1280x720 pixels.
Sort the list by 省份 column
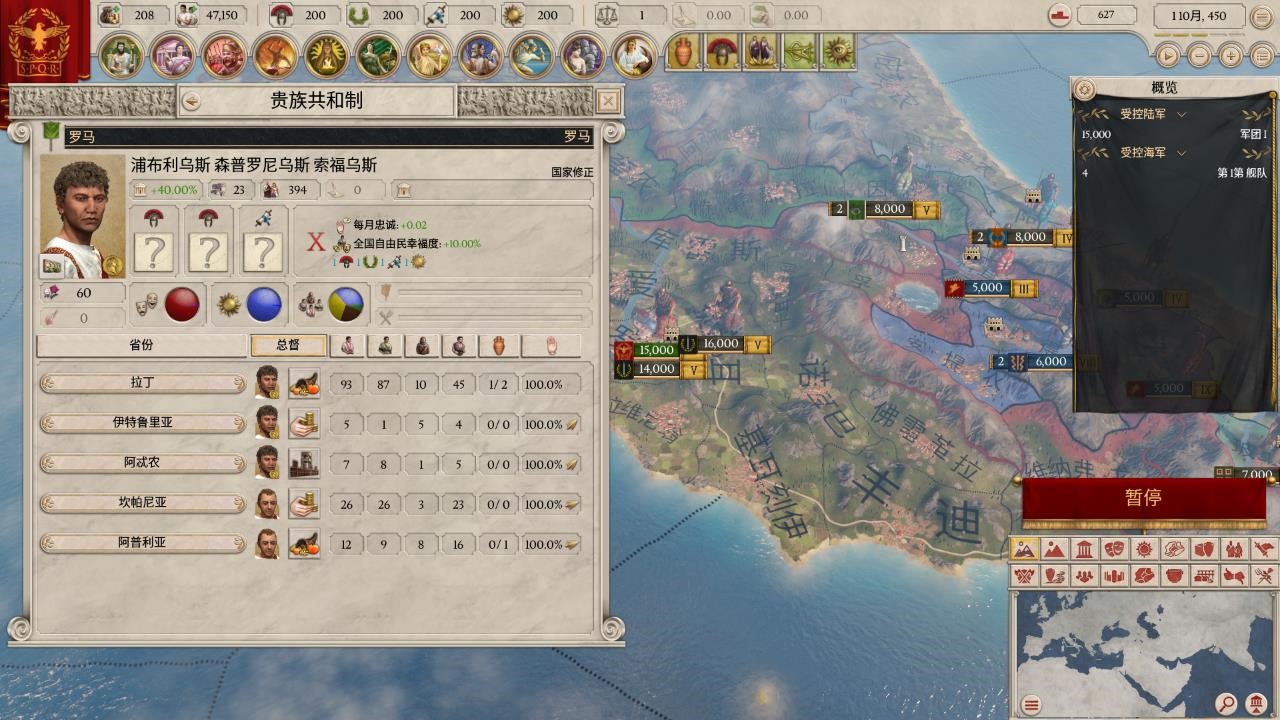point(142,345)
